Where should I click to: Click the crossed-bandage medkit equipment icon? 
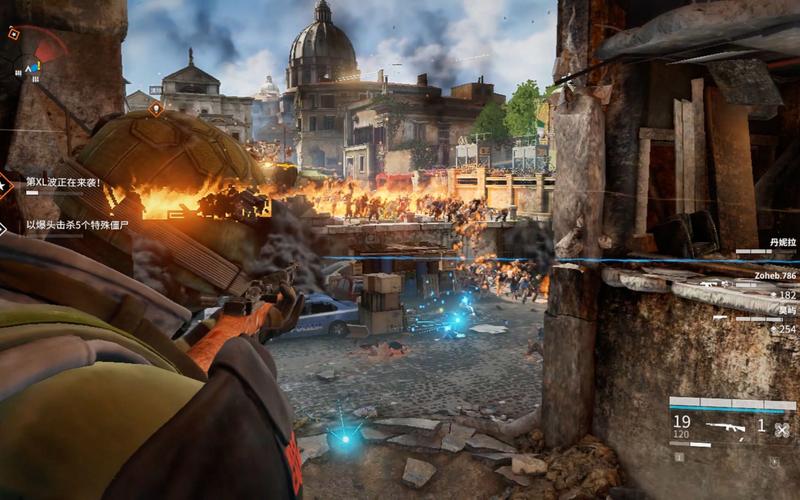click(x=782, y=430)
